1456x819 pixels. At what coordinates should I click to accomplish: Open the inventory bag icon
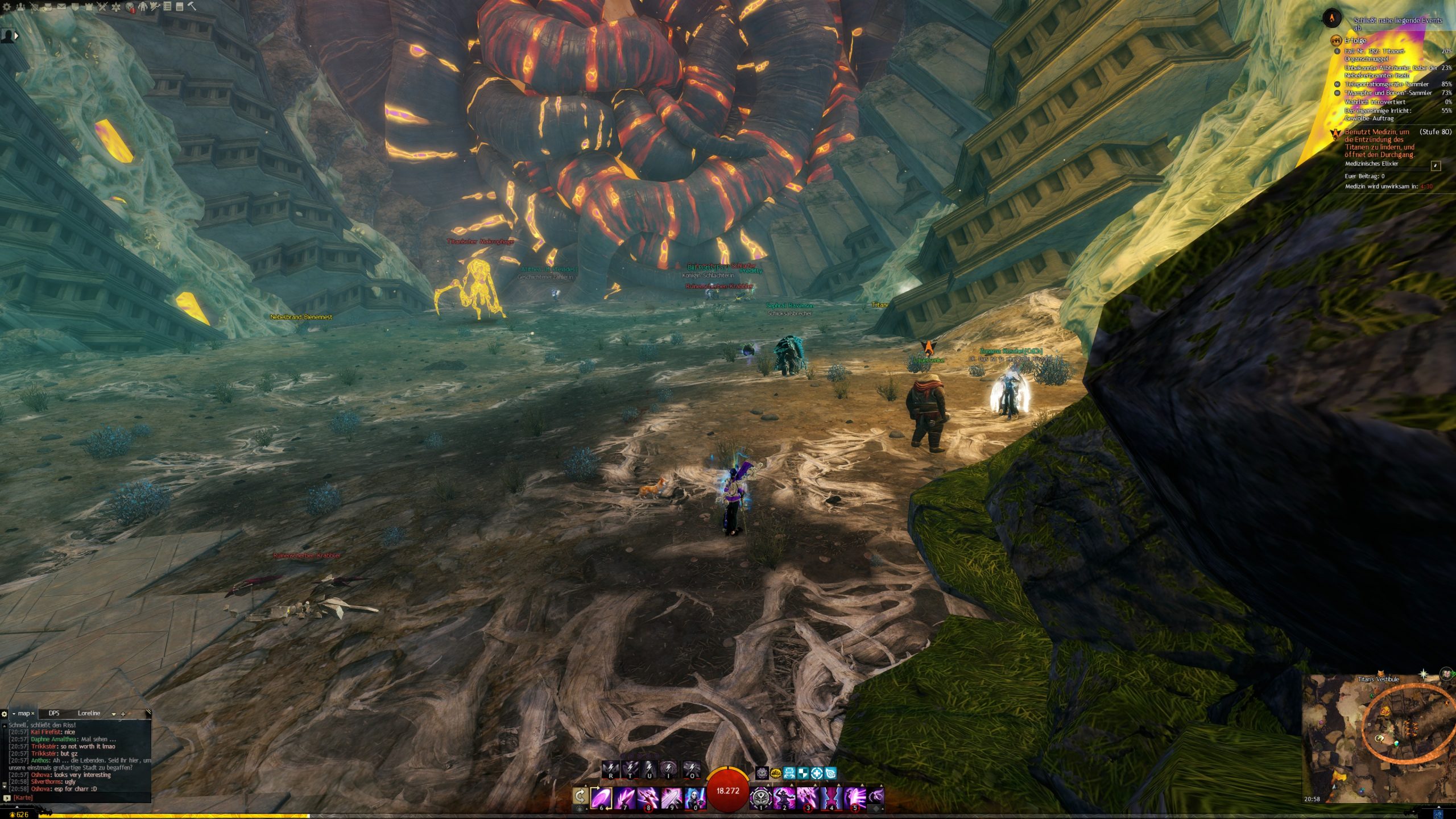point(48,7)
